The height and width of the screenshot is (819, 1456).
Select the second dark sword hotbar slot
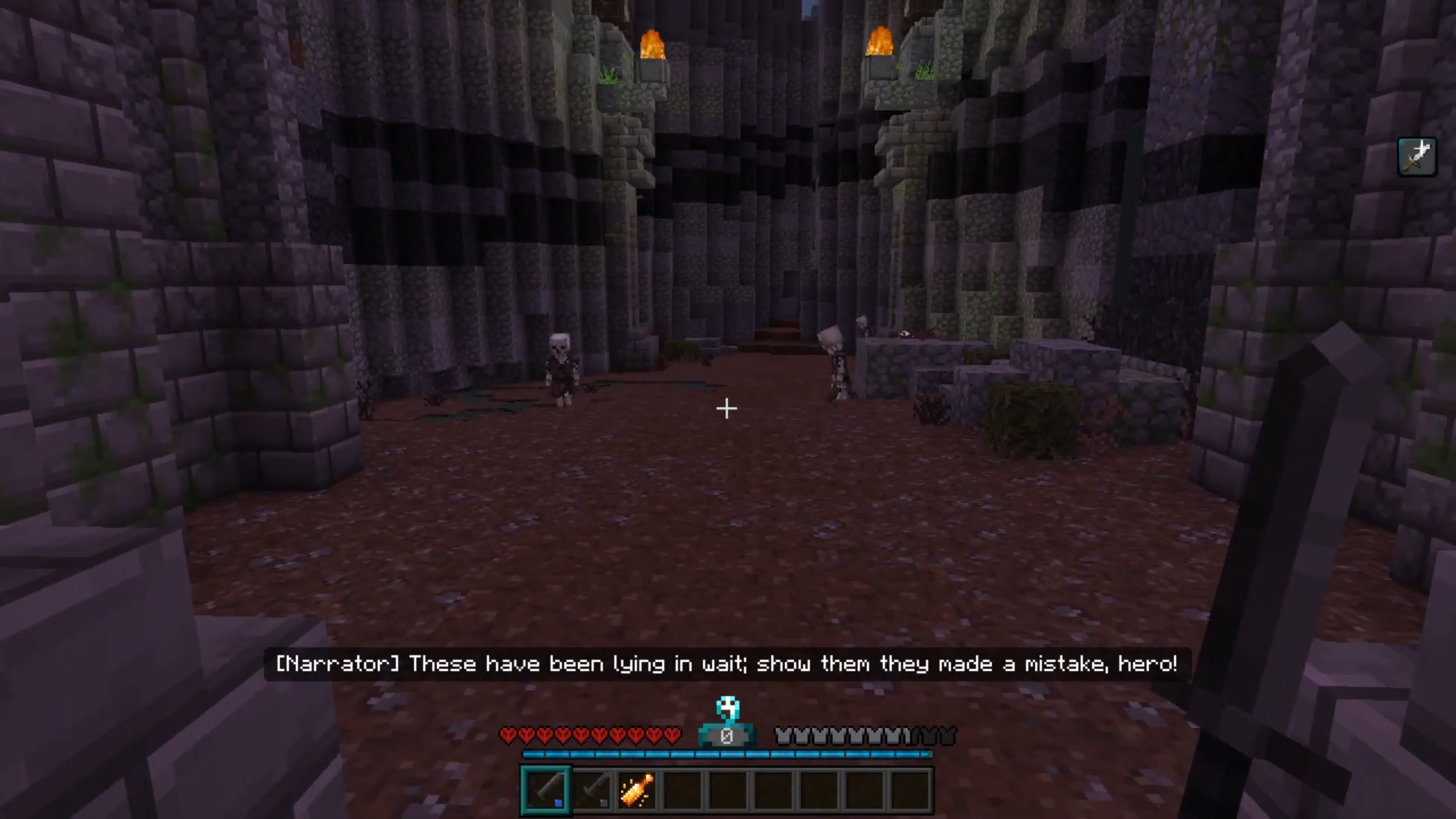(x=592, y=790)
